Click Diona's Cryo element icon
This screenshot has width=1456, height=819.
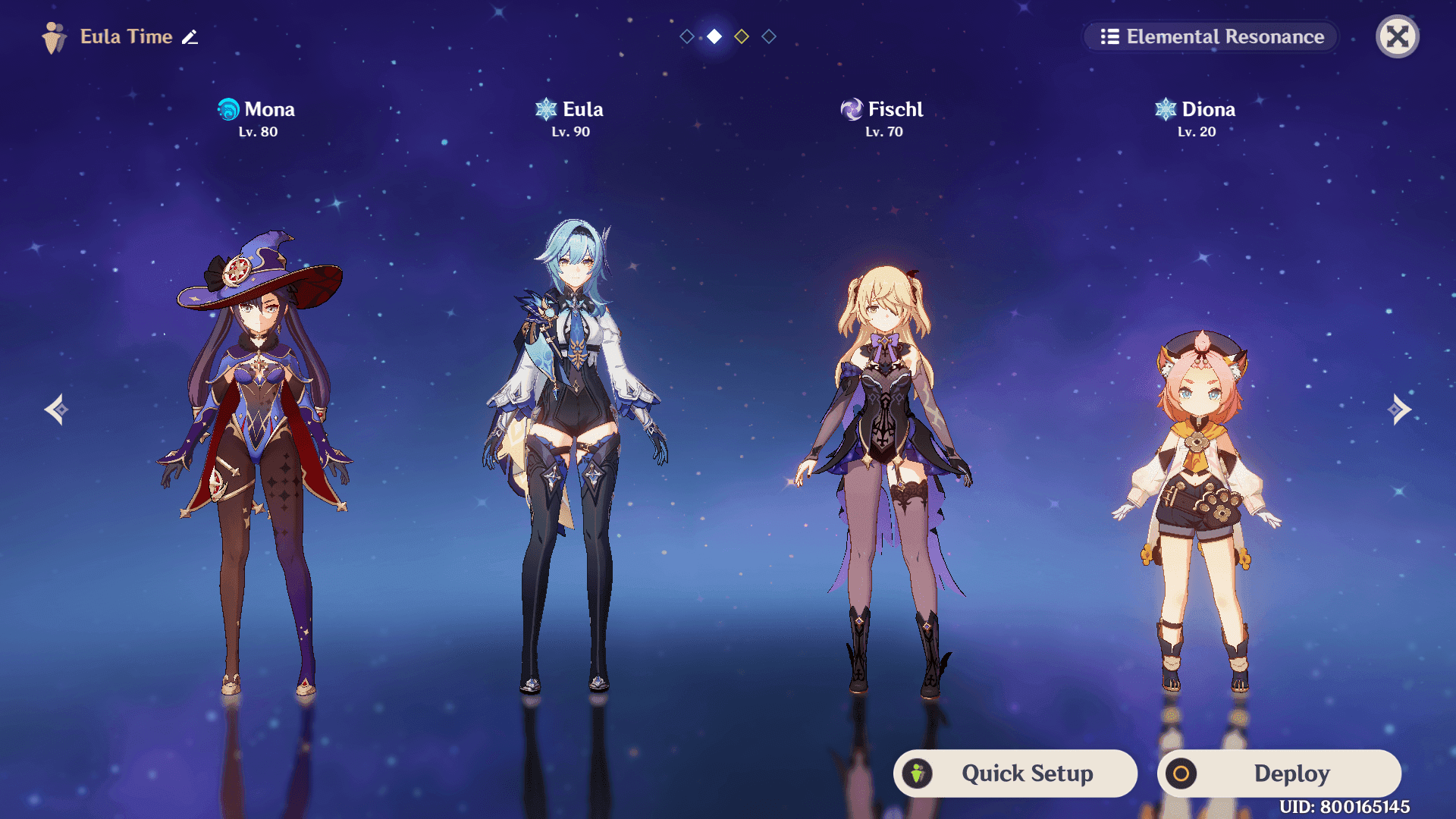click(1166, 108)
